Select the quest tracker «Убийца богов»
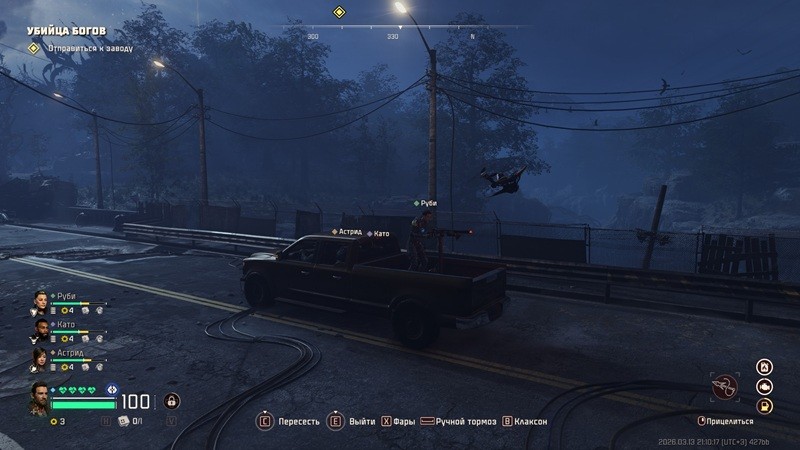800x450 pixels. [66, 31]
